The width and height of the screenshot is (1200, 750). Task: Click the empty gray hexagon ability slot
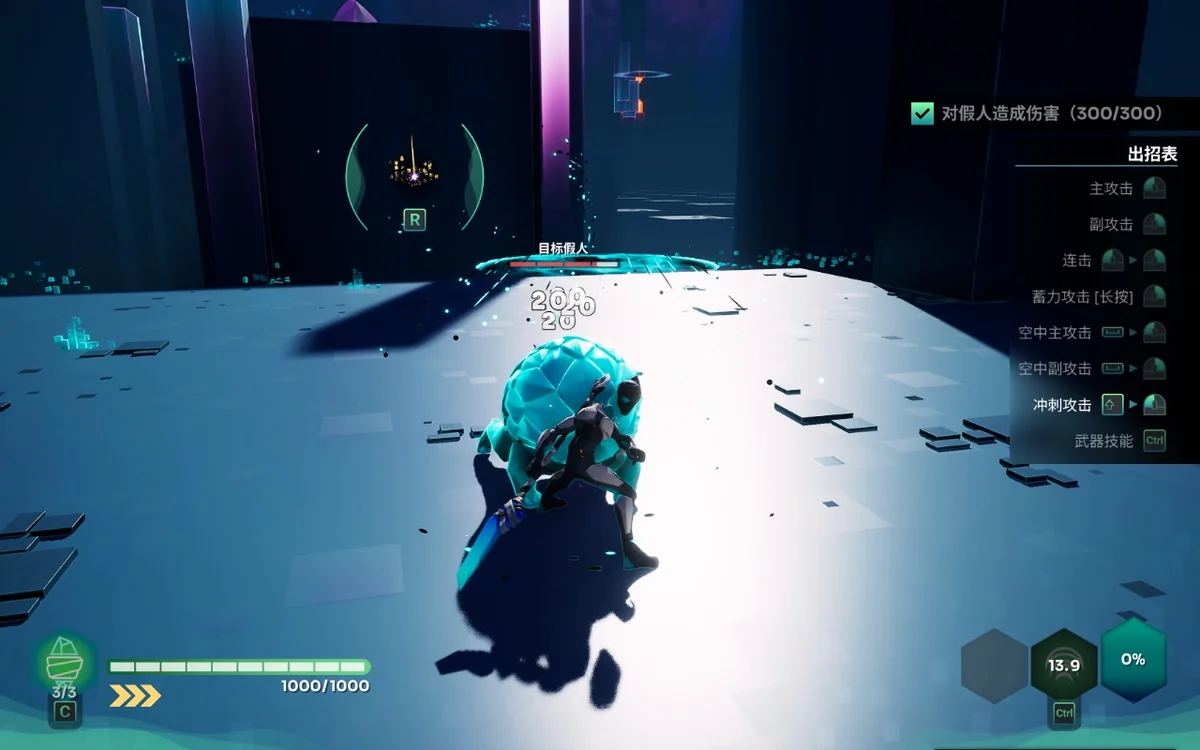[995, 665]
